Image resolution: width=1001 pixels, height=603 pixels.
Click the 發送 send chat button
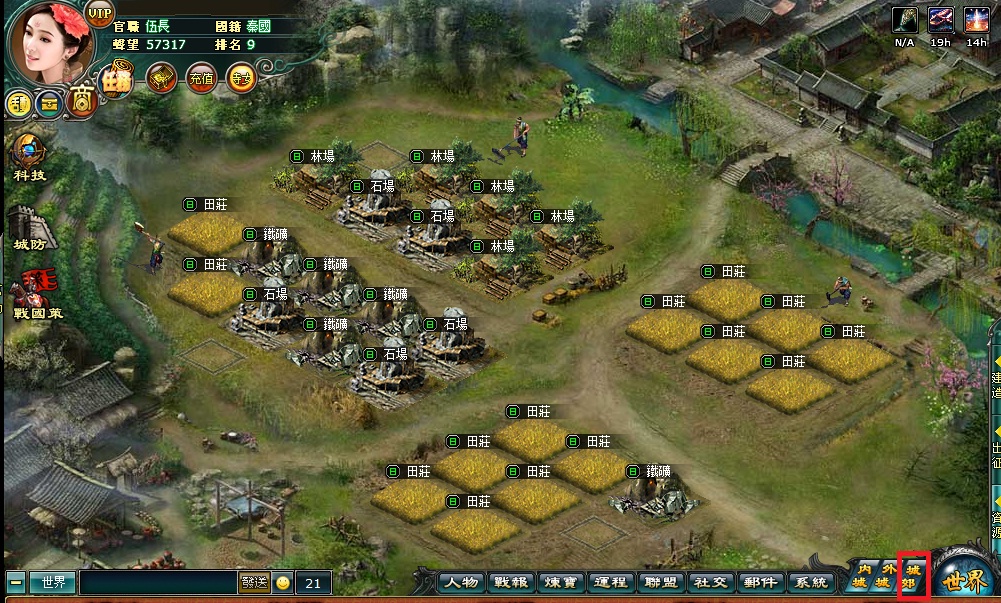point(253,582)
